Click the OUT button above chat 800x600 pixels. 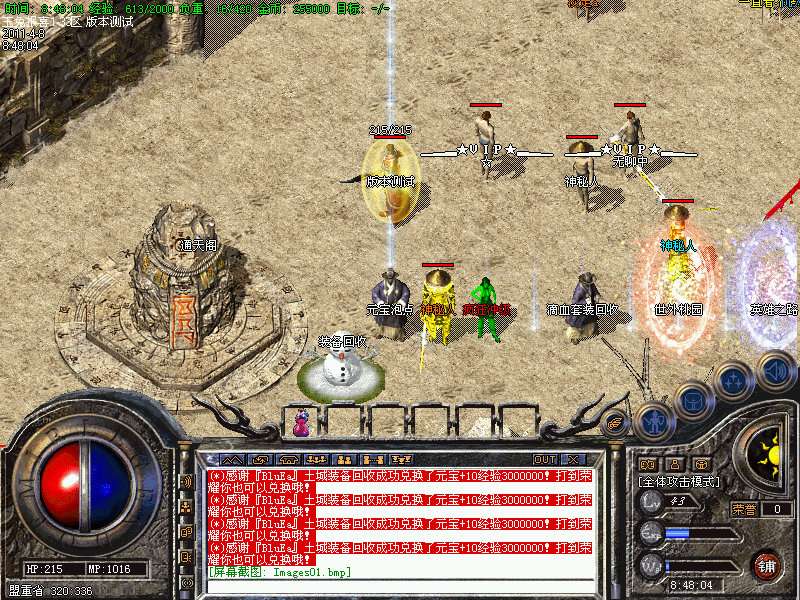click(545, 459)
